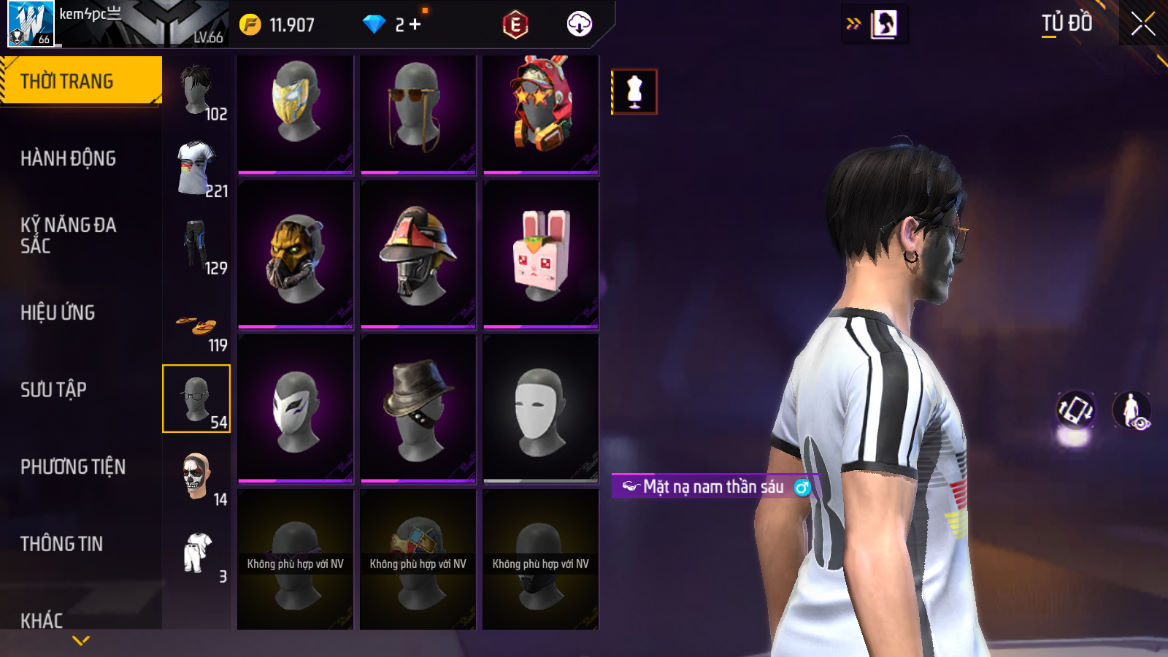
Task: Switch to the shirts category tab
Action: pos(197,168)
